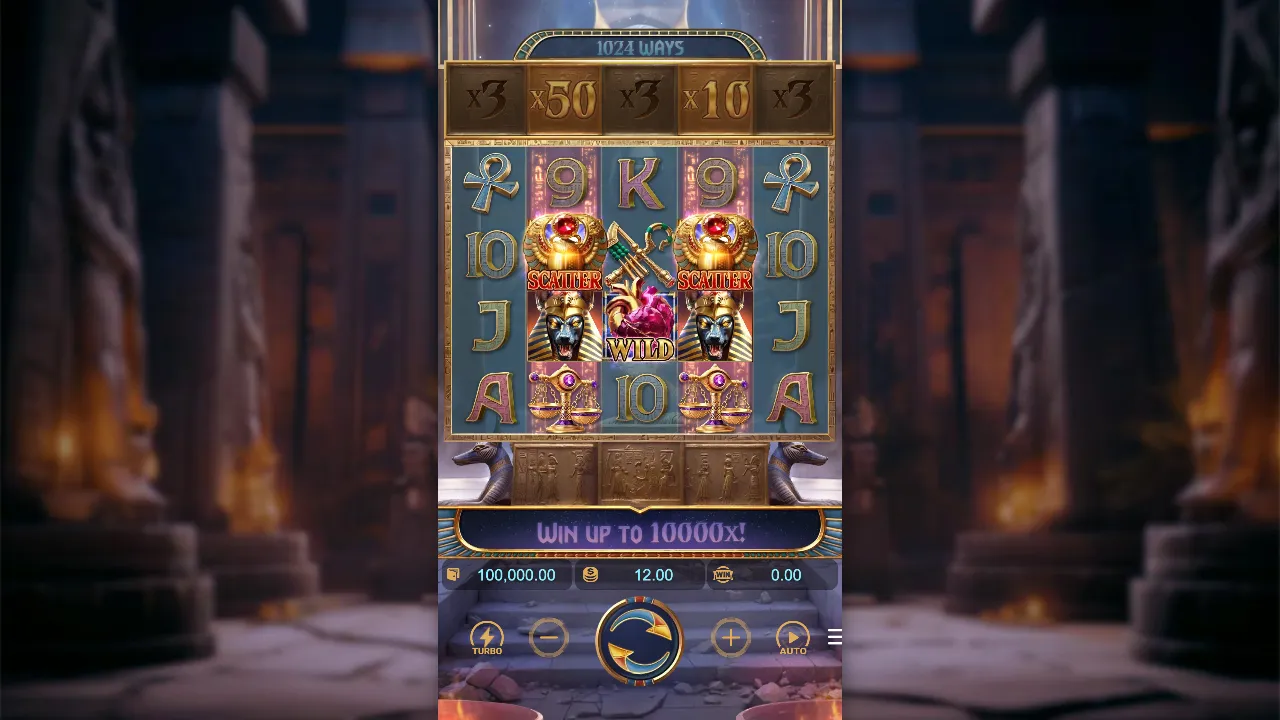
Task: Click the golden scales symbol
Action: (x=565, y=397)
